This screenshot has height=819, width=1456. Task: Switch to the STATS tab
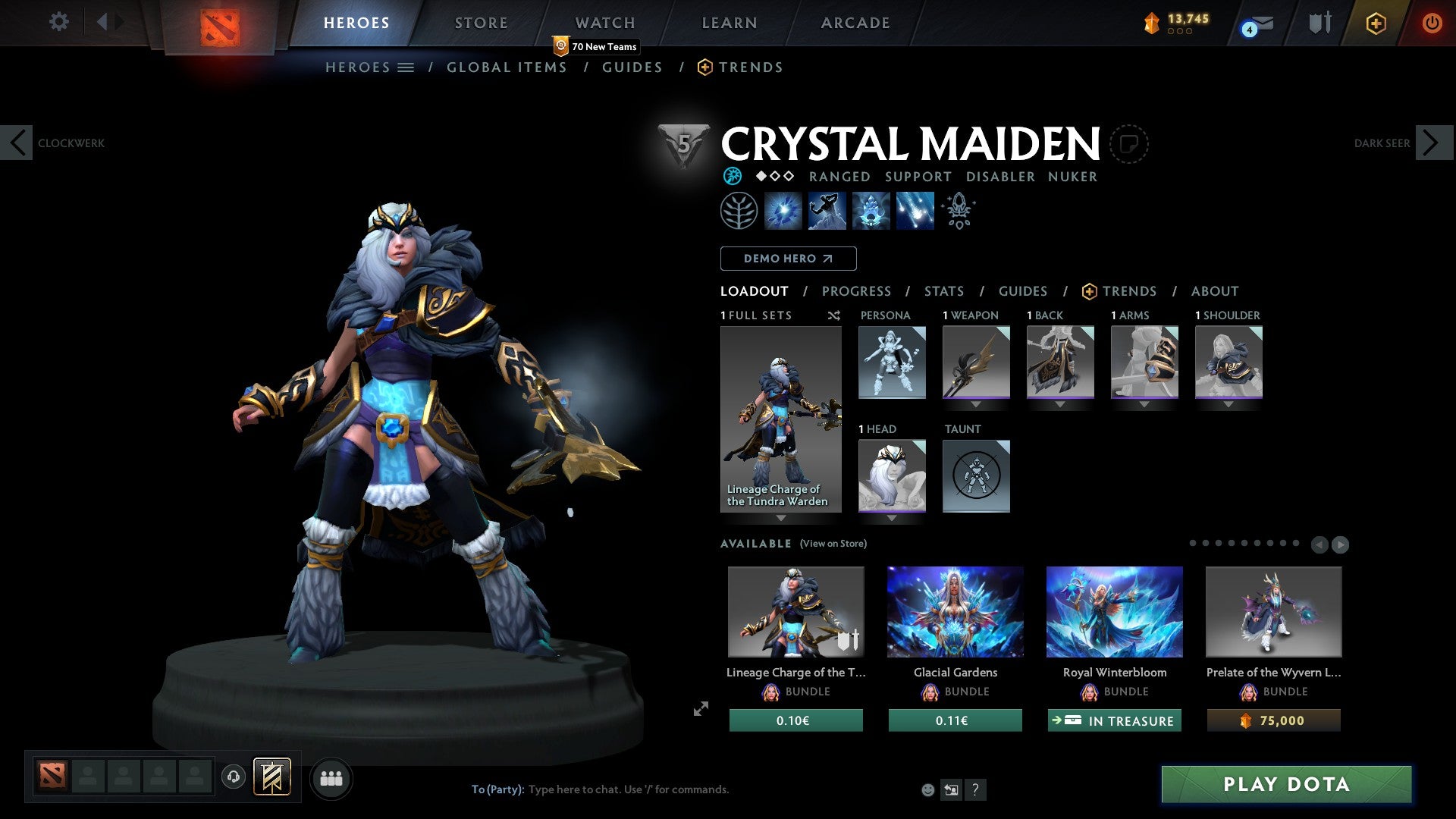[x=944, y=291]
